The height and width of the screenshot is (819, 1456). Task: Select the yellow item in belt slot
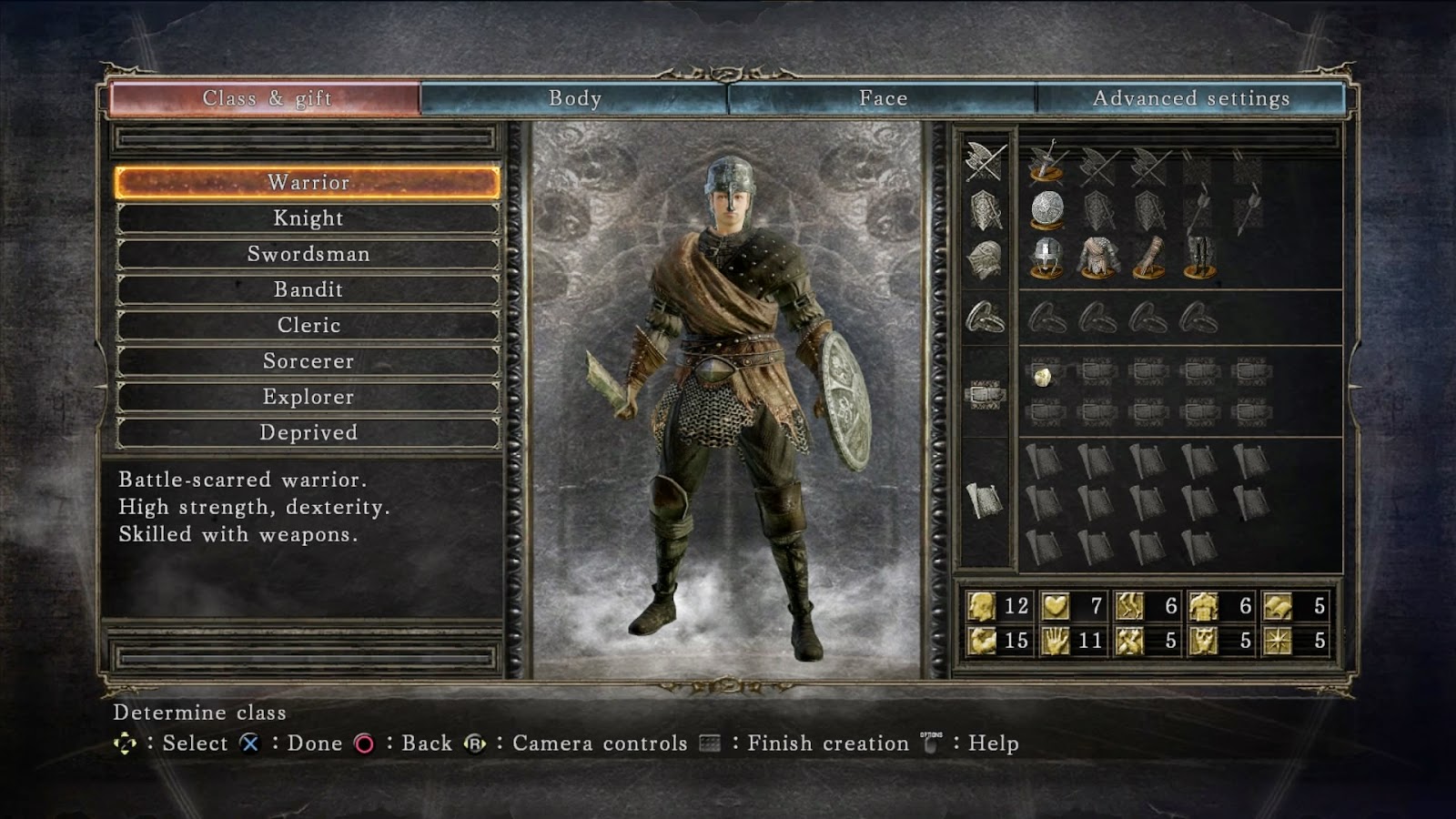tap(1044, 375)
